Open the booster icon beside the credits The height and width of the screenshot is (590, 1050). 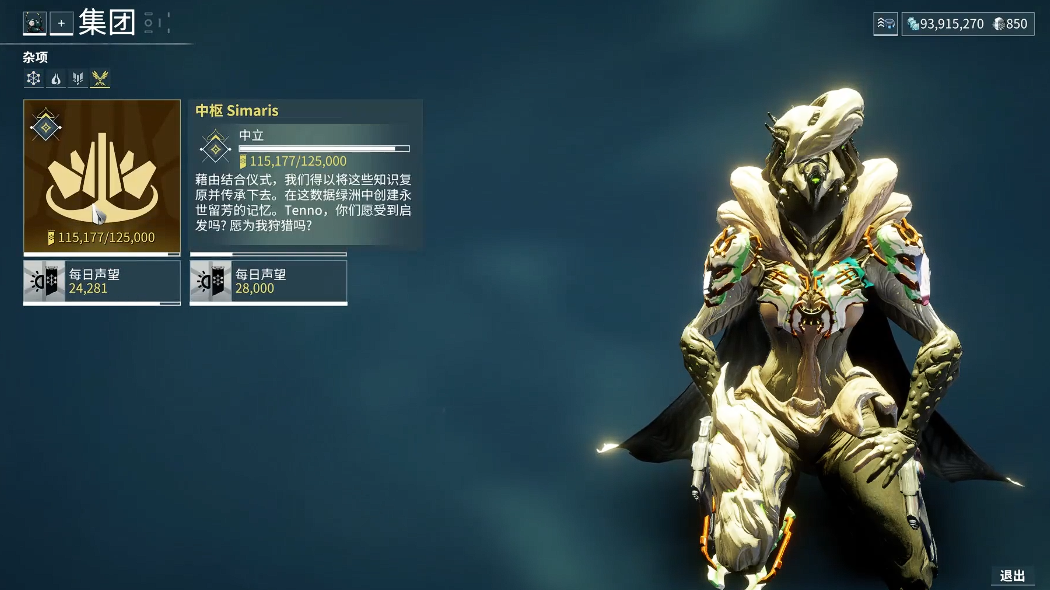[x=885, y=24]
